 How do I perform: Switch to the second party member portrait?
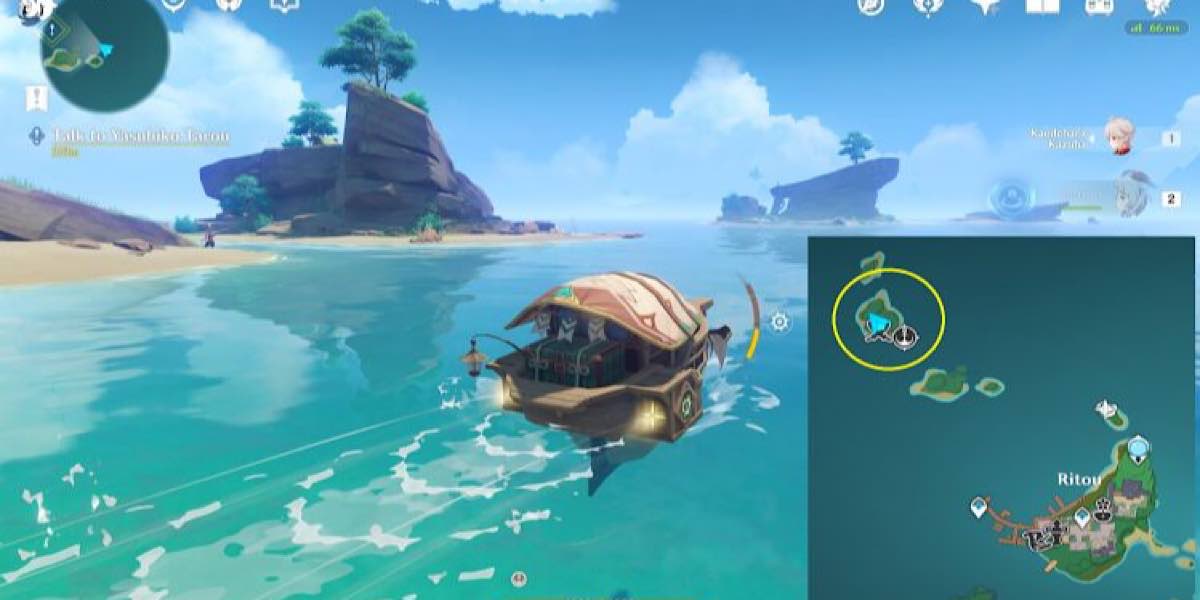pos(1128,197)
